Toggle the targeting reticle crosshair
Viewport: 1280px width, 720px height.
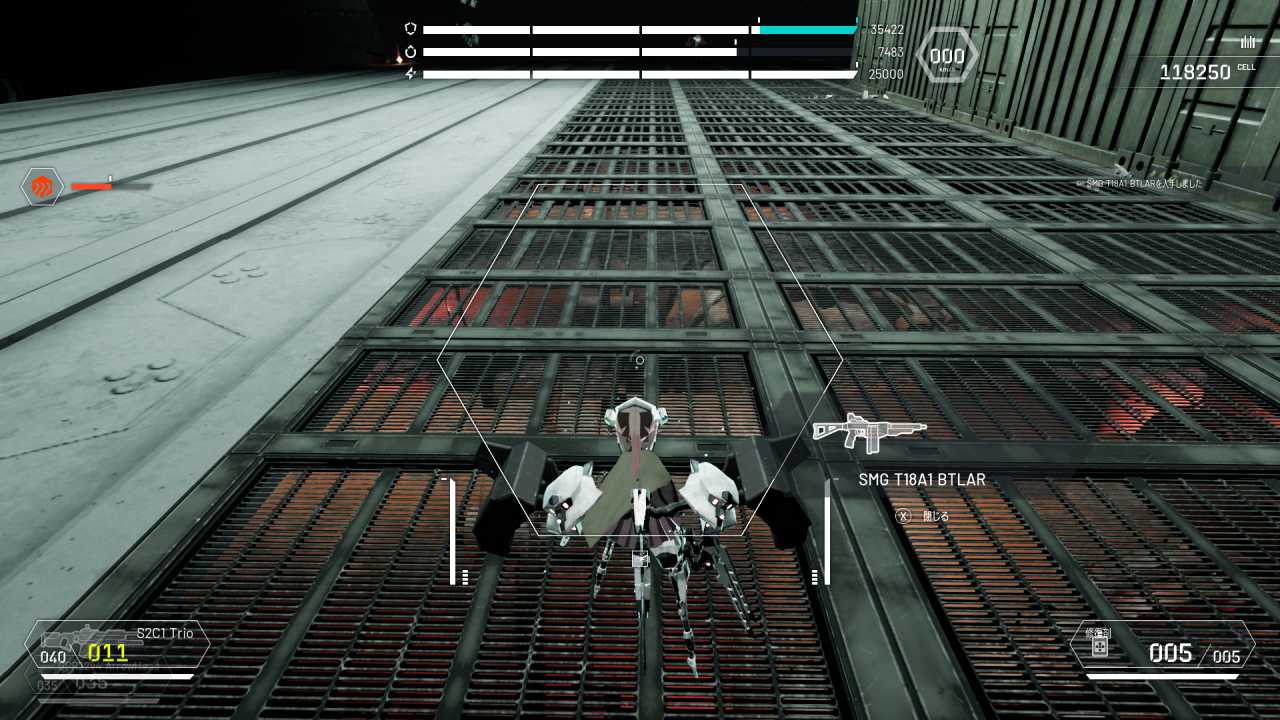(638, 360)
